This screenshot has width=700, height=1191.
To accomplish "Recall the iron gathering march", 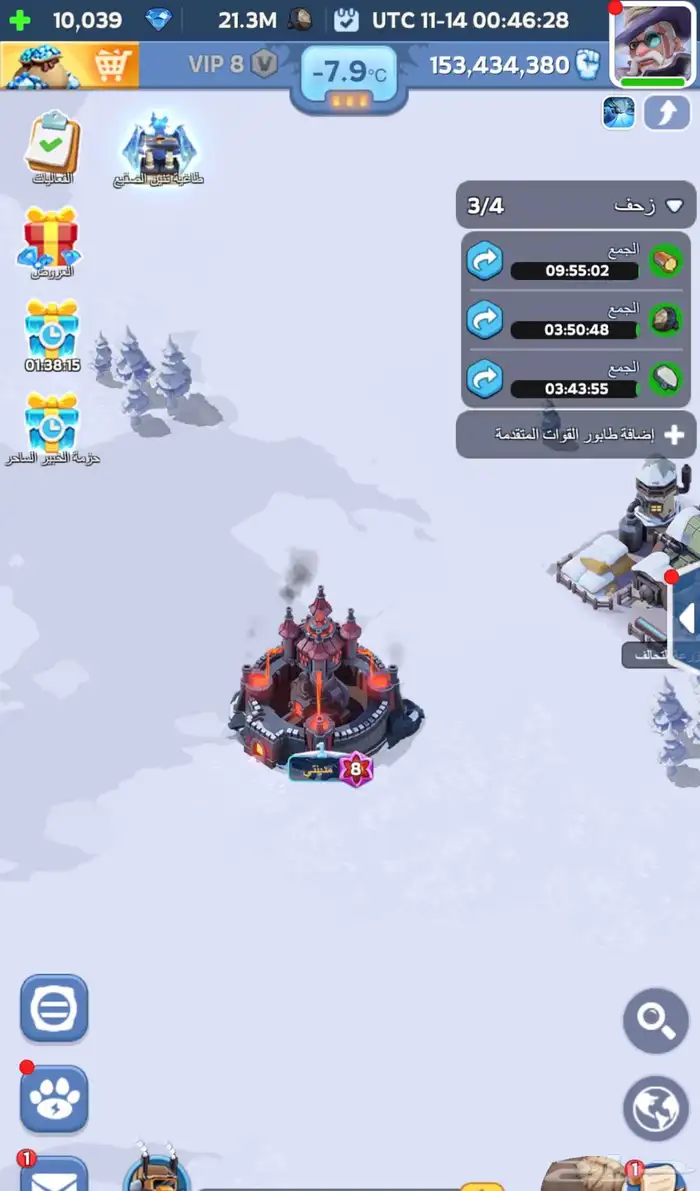I will click(x=485, y=380).
